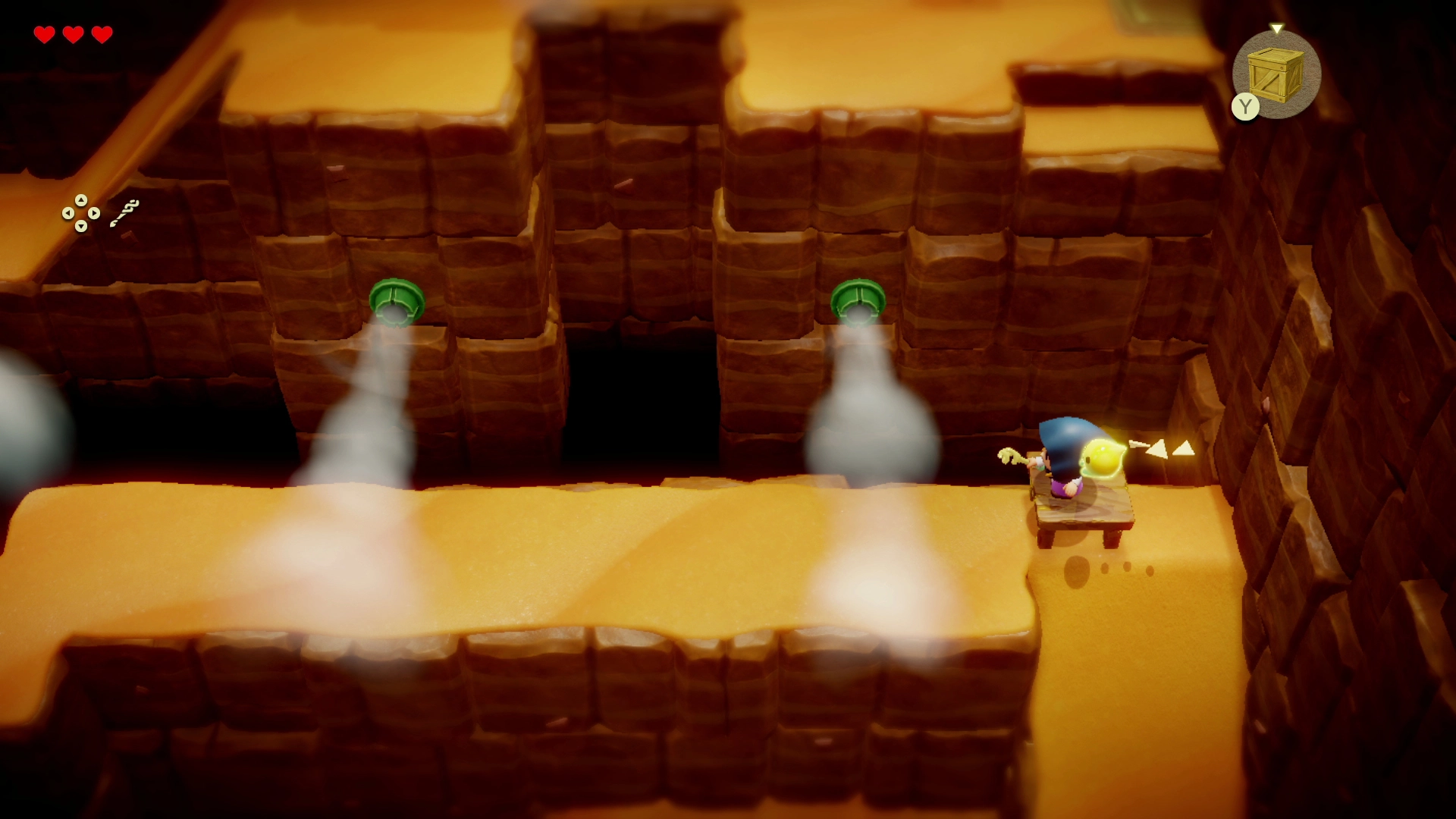
Task: Click the first red heart icon
Action: [45, 33]
